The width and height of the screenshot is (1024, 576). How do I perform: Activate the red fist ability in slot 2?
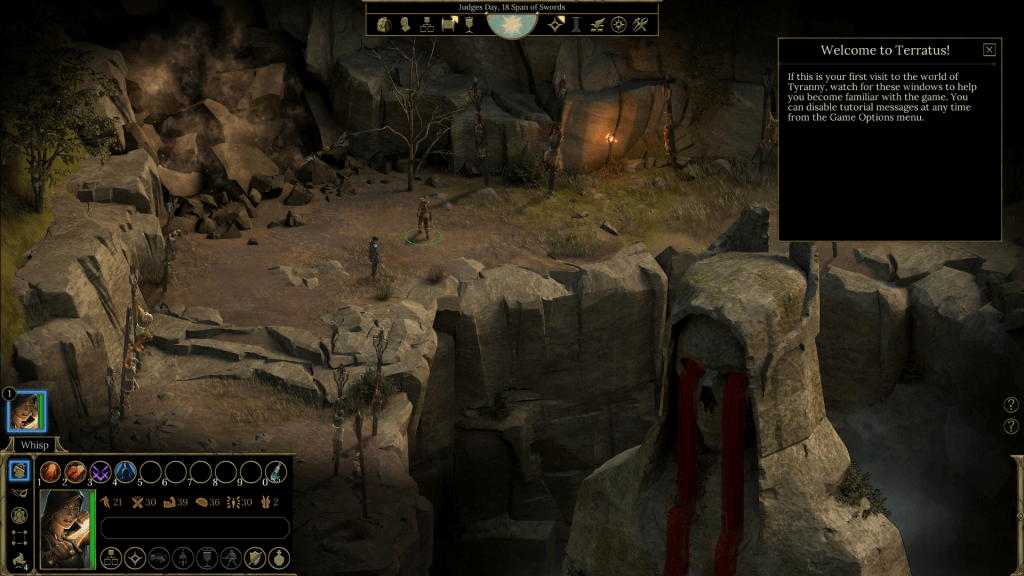[75, 472]
